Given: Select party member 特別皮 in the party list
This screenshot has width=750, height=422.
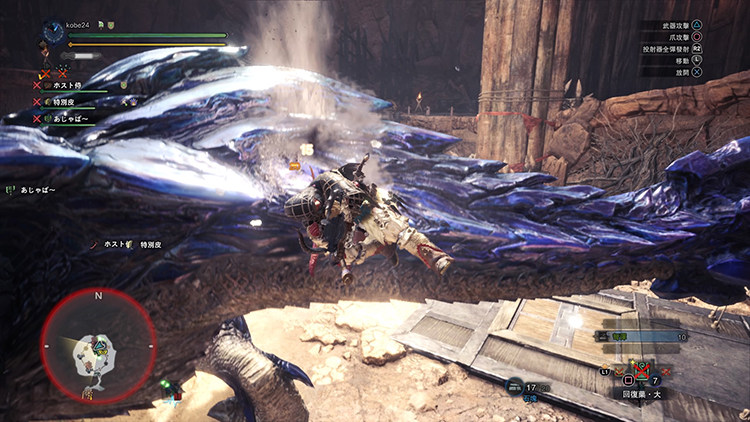Looking at the screenshot, I should click(x=67, y=102).
